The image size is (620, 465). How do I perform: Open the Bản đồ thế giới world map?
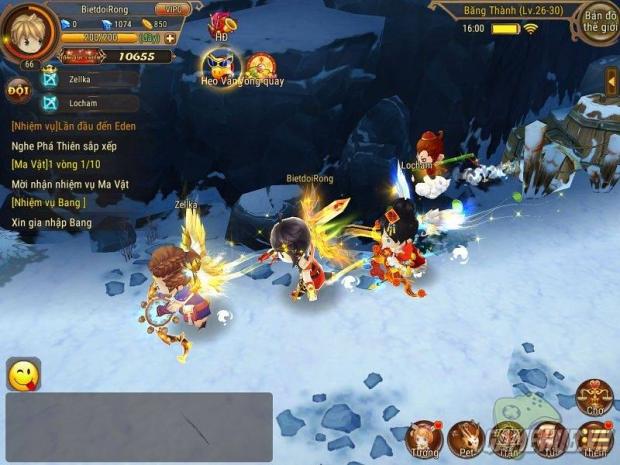(598, 22)
